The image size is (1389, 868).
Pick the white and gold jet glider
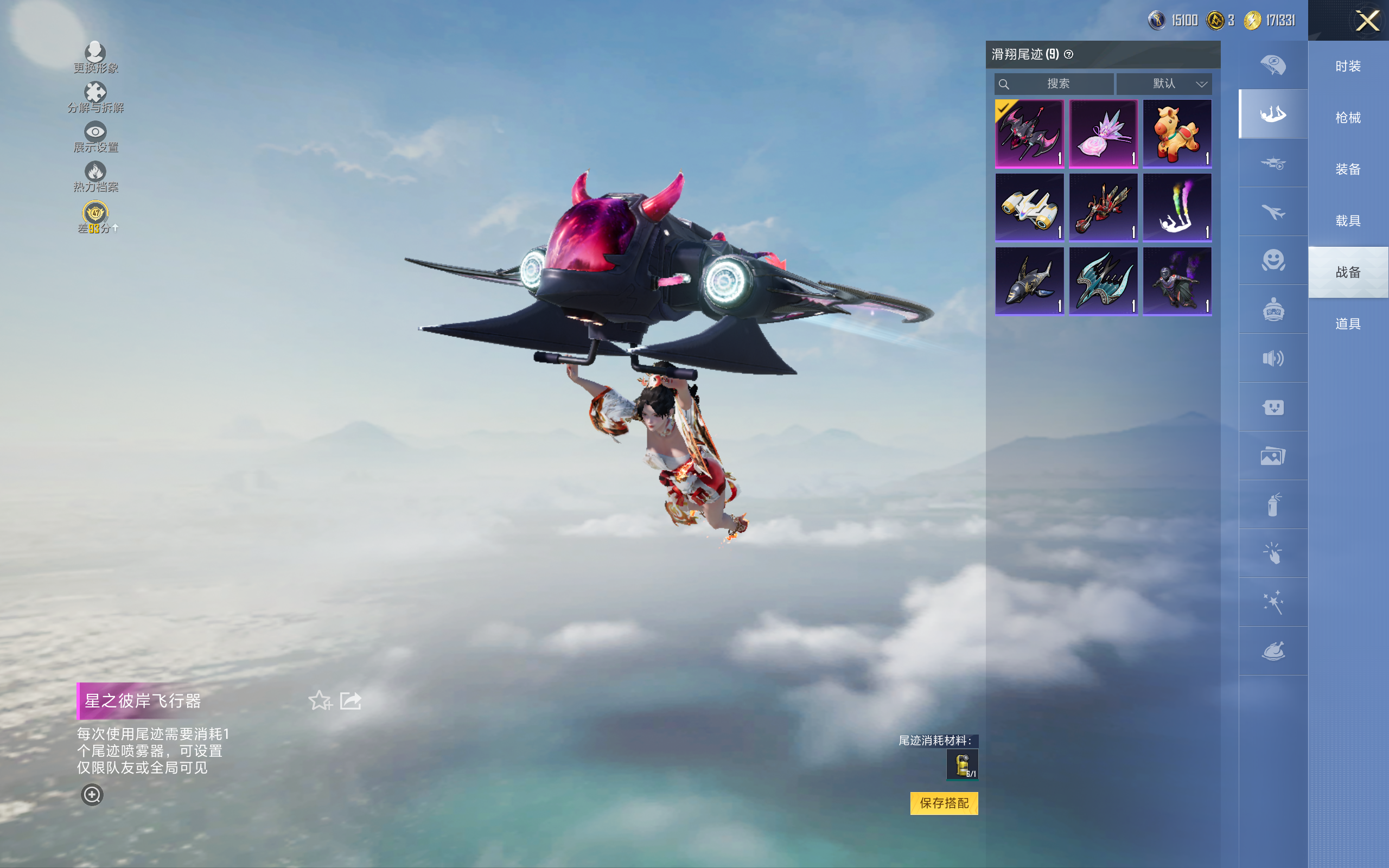tap(1029, 208)
